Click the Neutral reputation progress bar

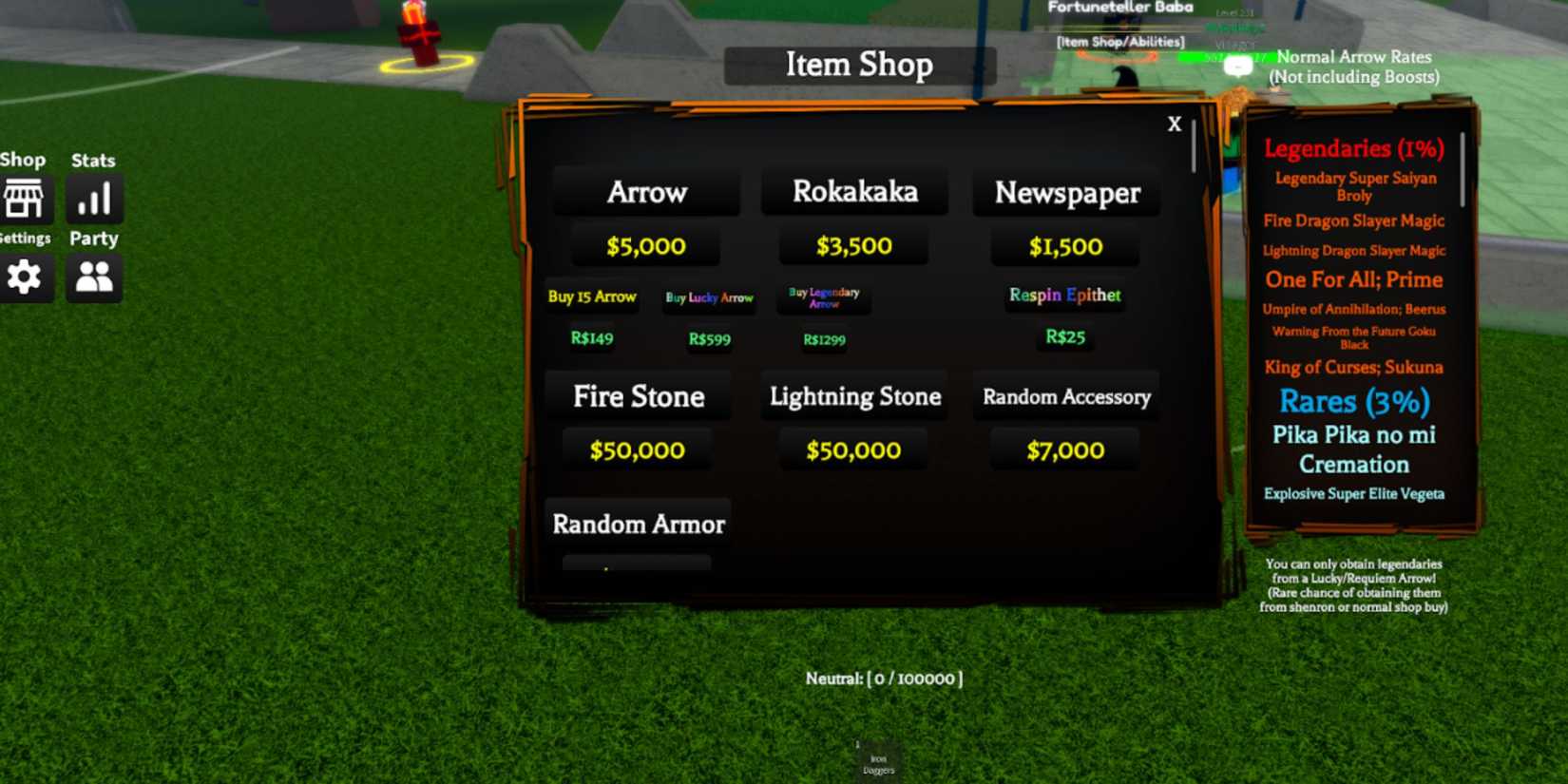(x=883, y=679)
